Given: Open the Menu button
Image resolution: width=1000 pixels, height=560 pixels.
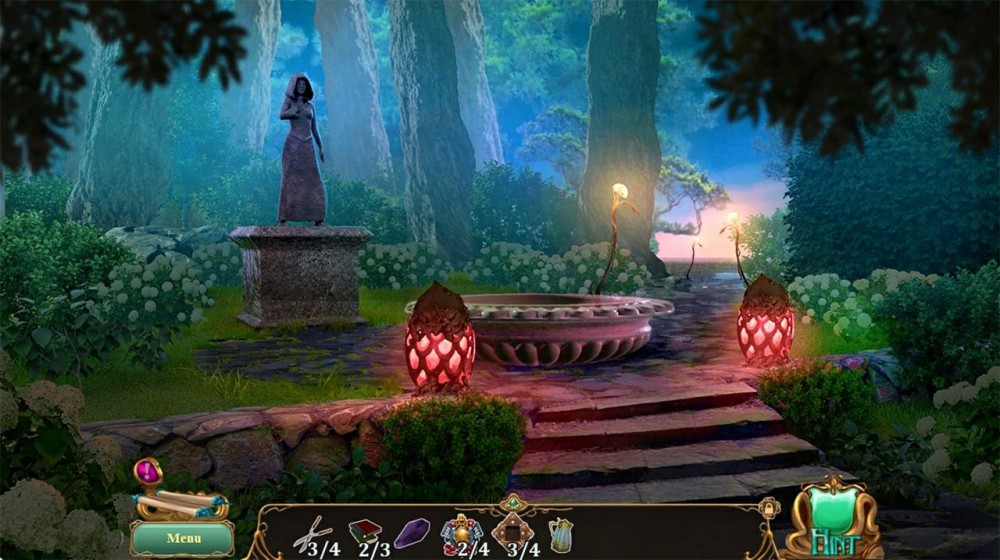Looking at the screenshot, I should point(183,538).
